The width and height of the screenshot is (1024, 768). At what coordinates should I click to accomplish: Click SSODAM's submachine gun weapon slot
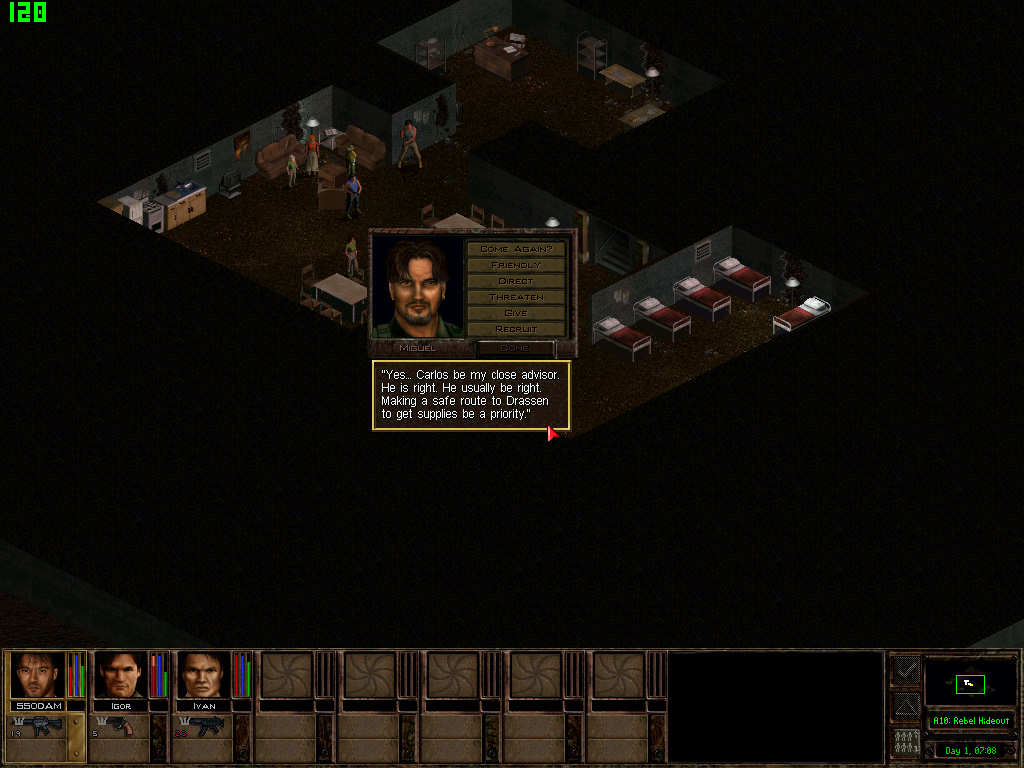(38, 727)
